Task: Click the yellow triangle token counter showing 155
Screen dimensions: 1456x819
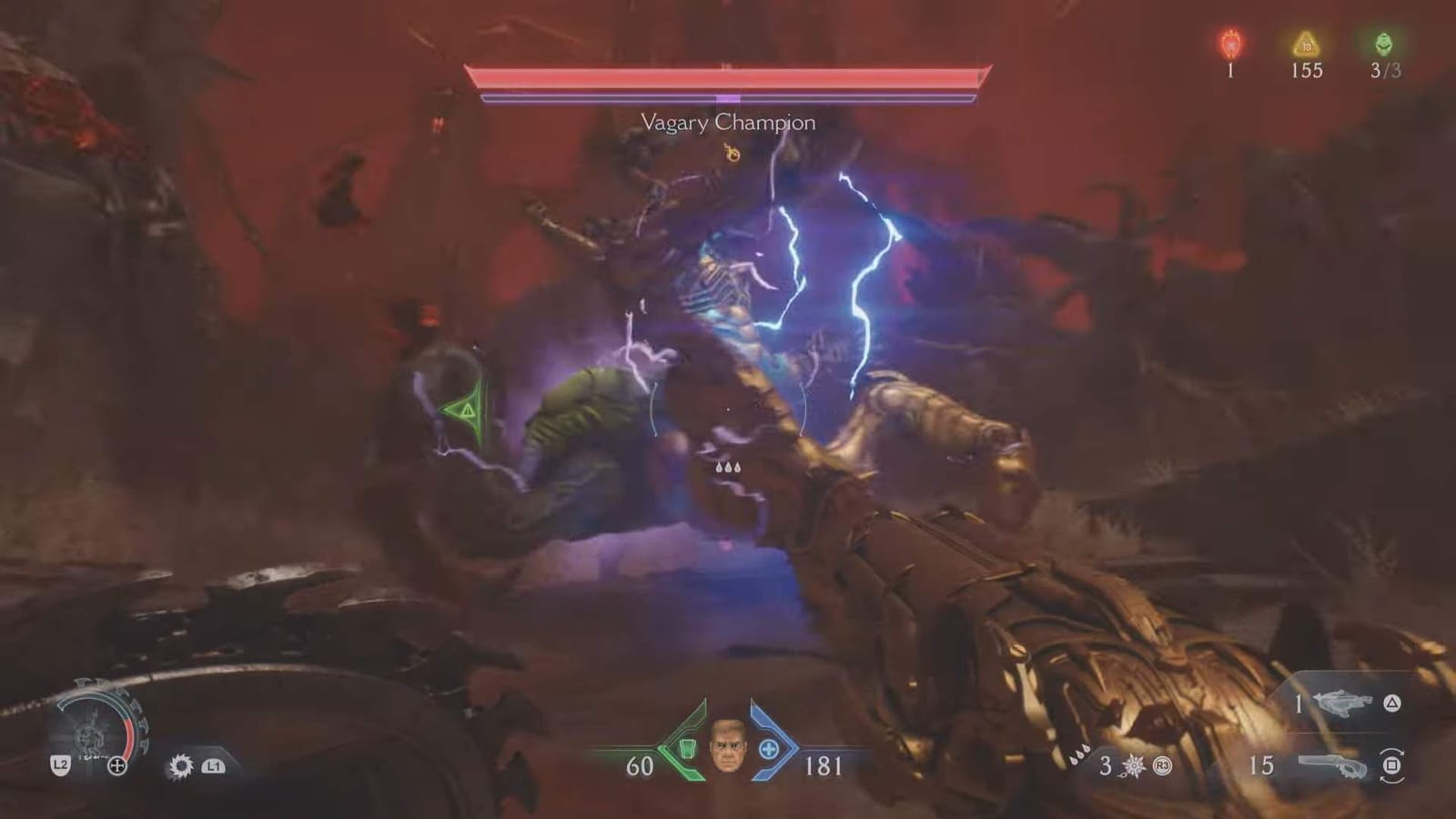Action: tap(1307, 41)
